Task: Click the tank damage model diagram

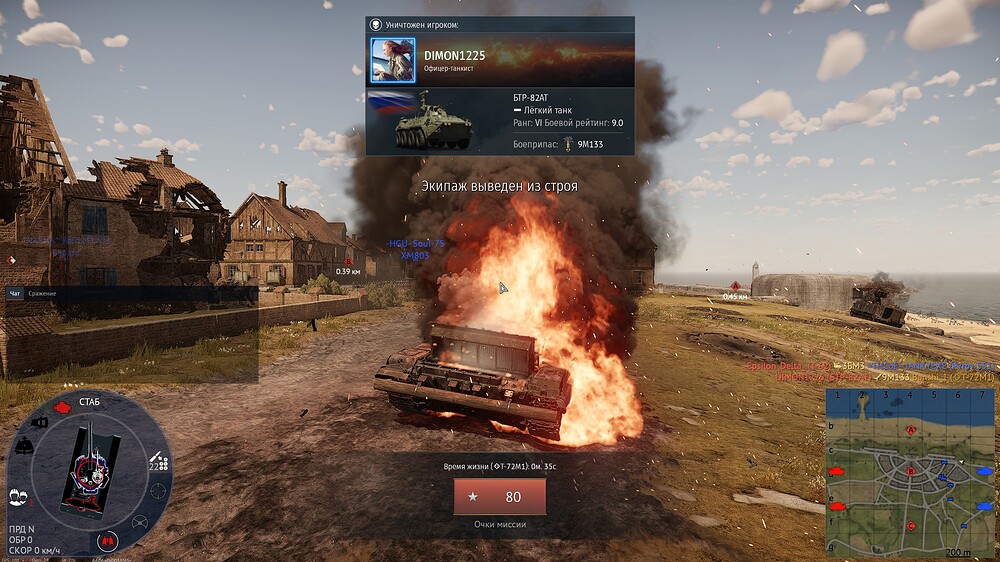Action: (x=89, y=470)
